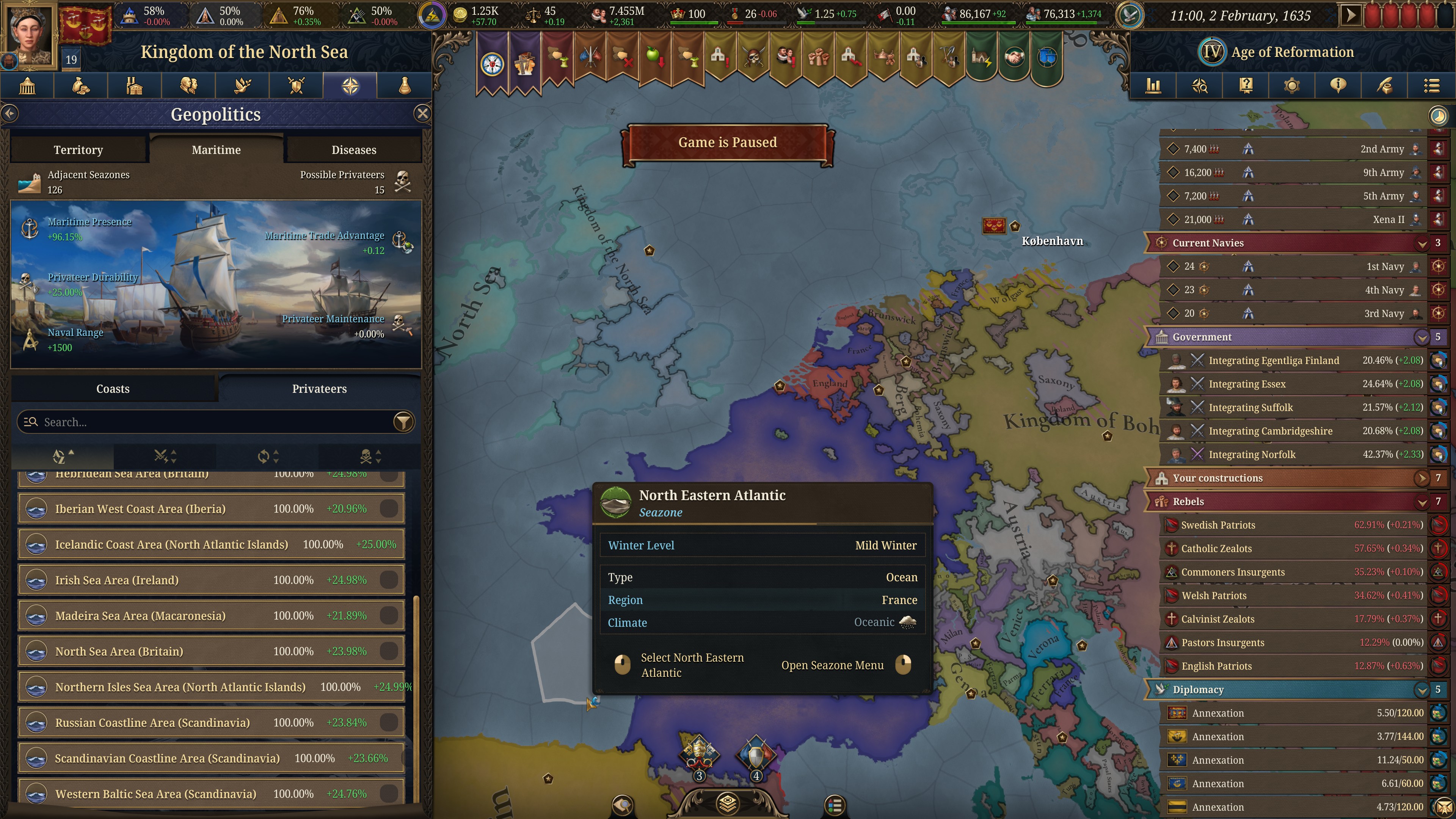Open the quill and inkwell messages icon
This screenshot has height=819, width=1456.
1385,85
